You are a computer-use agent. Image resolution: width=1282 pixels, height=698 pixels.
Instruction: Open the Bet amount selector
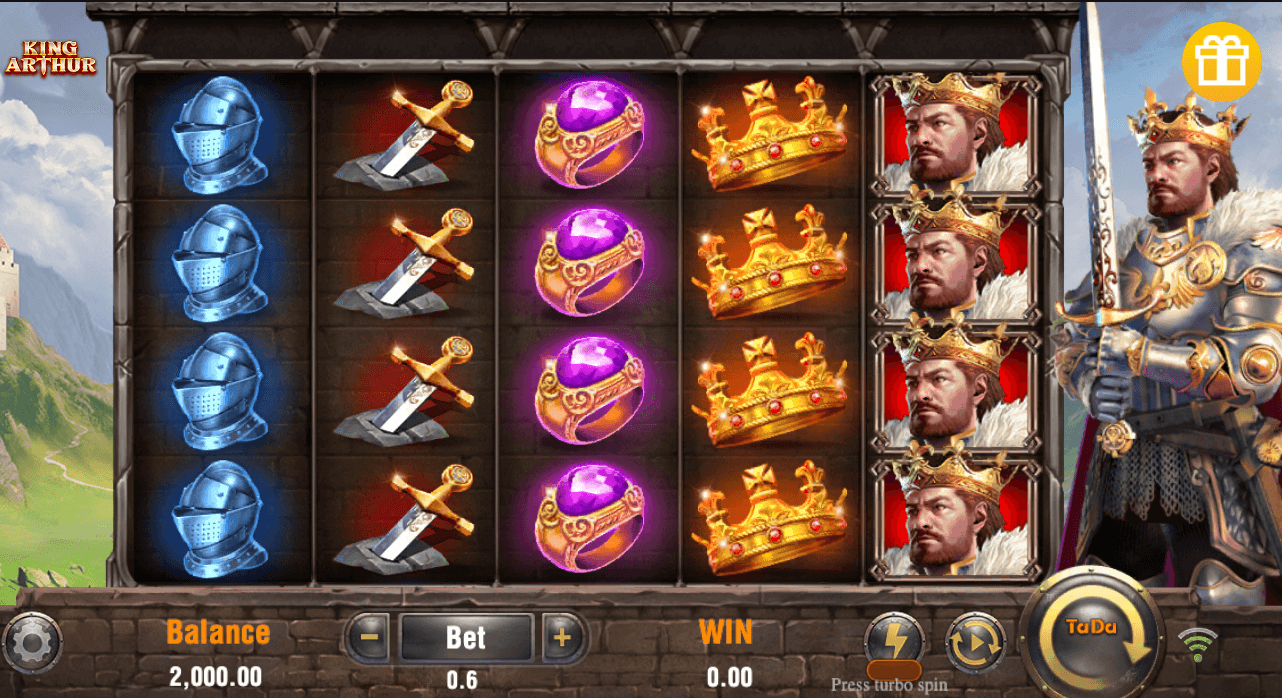tap(466, 637)
